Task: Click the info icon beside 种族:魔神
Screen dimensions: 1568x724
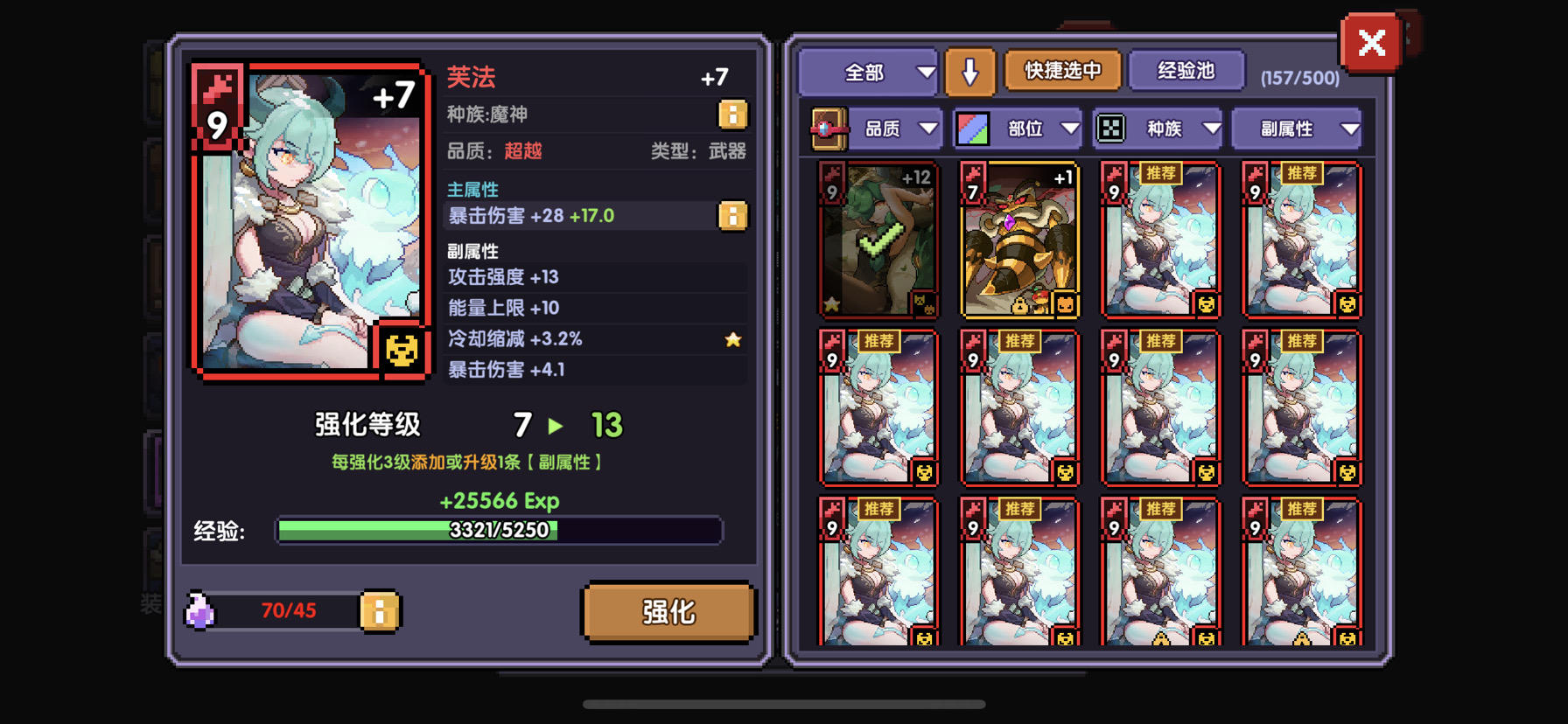Action: point(733,115)
